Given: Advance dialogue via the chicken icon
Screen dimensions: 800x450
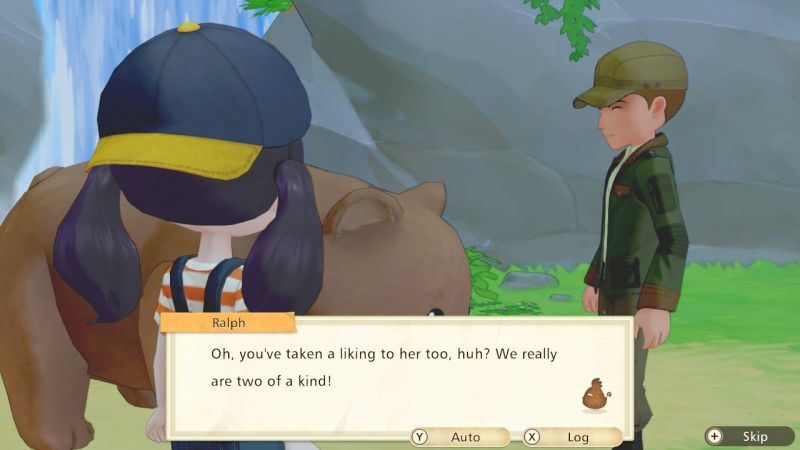Looking at the screenshot, I should pyautogui.click(x=596, y=395).
